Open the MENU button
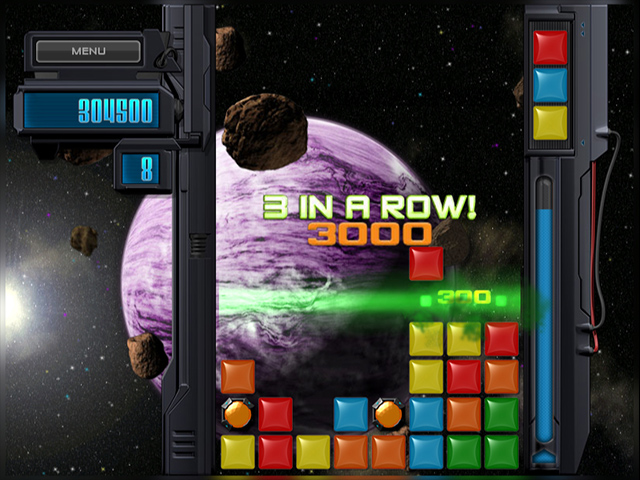 pyautogui.click(x=88, y=50)
